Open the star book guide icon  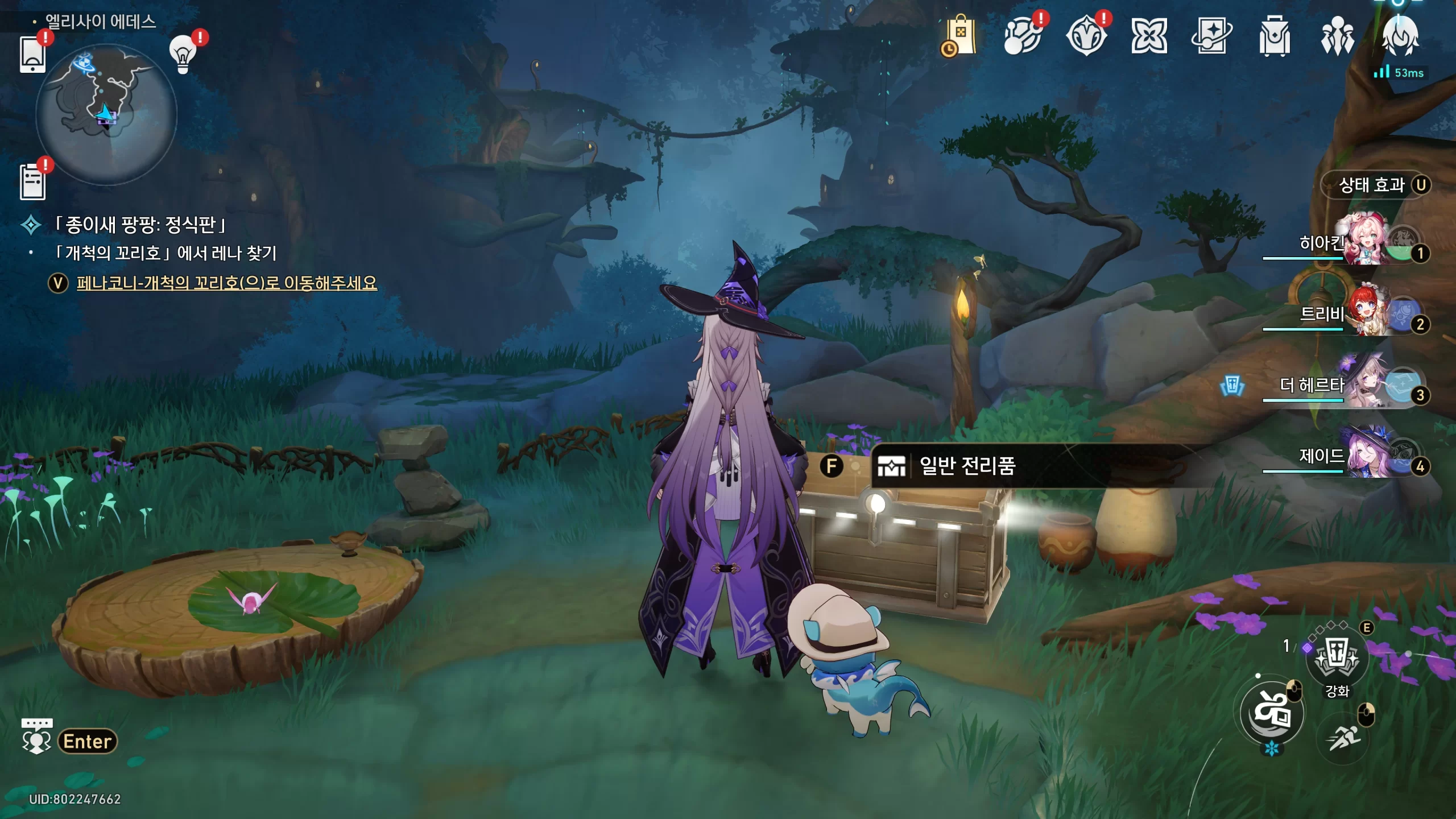[1211, 36]
